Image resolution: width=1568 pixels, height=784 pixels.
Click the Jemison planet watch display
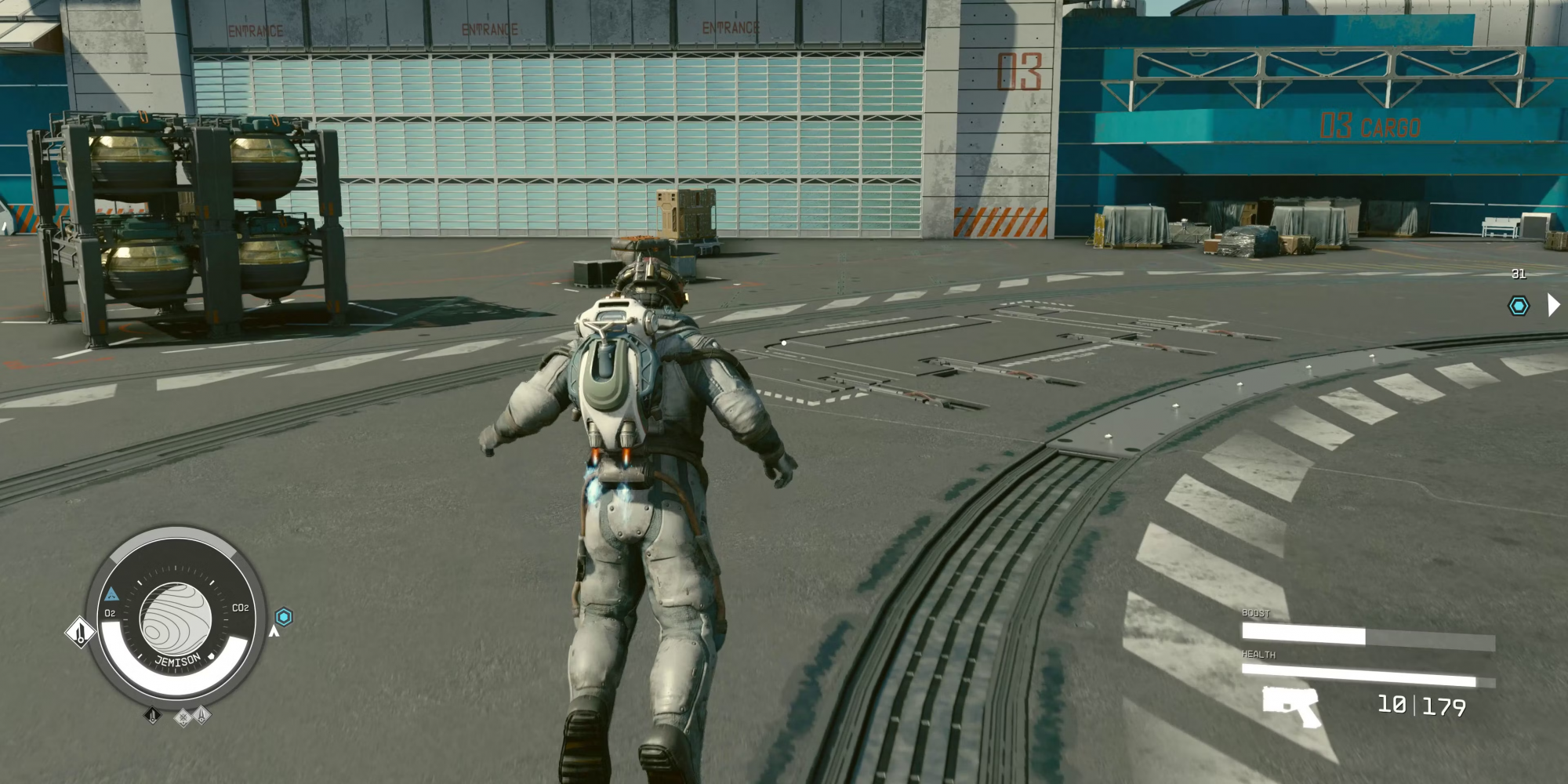click(x=176, y=619)
